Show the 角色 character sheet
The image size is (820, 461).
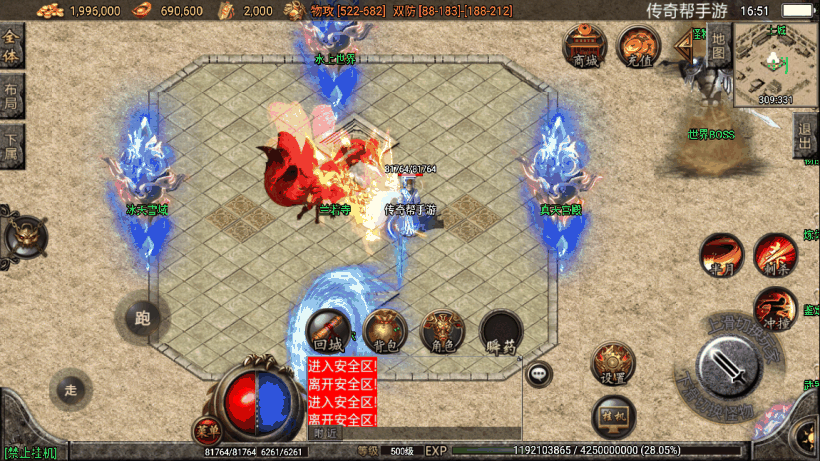point(443,330)
